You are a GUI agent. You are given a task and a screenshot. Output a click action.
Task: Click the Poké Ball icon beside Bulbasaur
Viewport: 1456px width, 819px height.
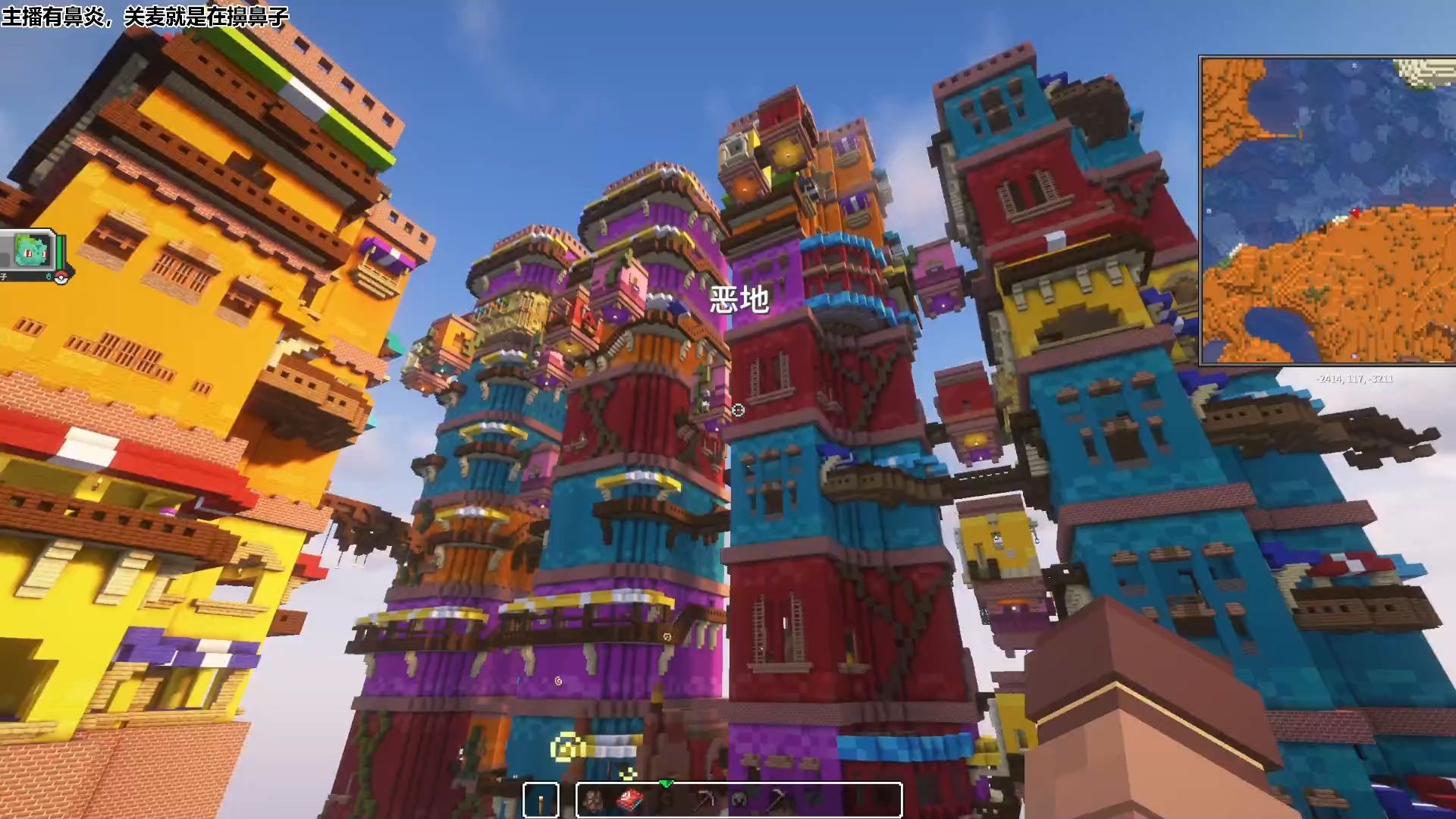(61, 277)
